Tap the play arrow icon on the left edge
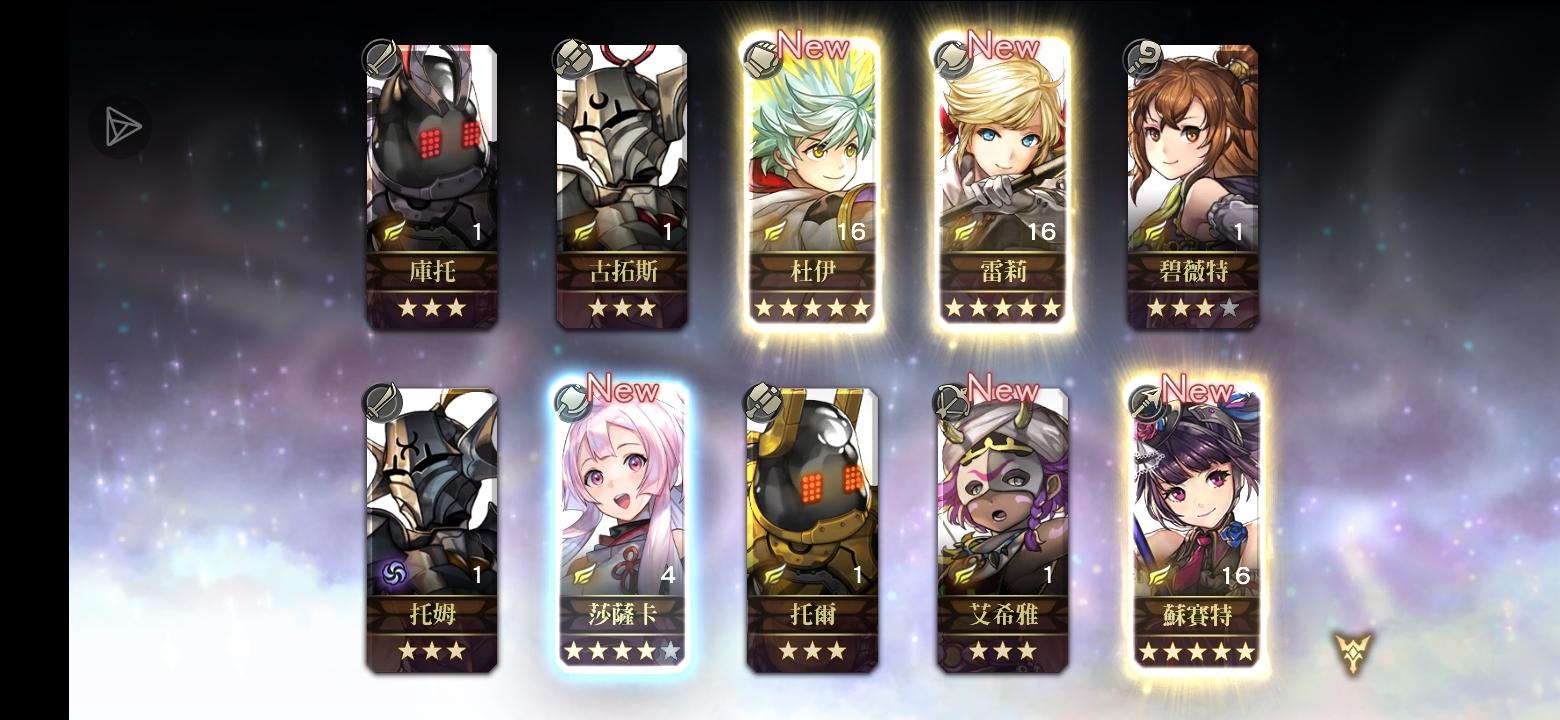The height and width of the screenshot is (720, 1560). tap(120, 126)
